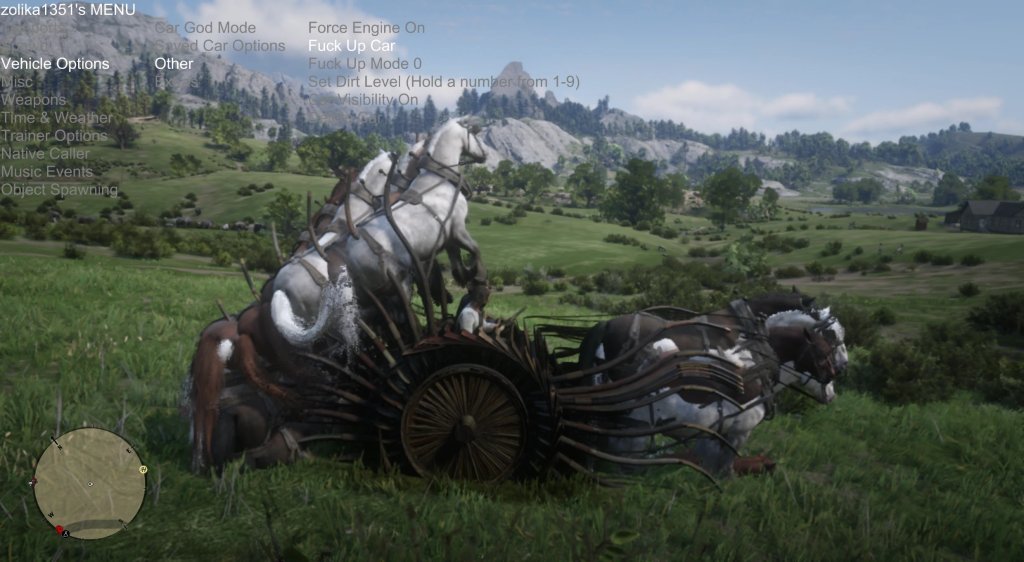This screenshot has height=562, width=1024.
Task: Select the Set Dirt Level option
Action: (x=443, y=82)
